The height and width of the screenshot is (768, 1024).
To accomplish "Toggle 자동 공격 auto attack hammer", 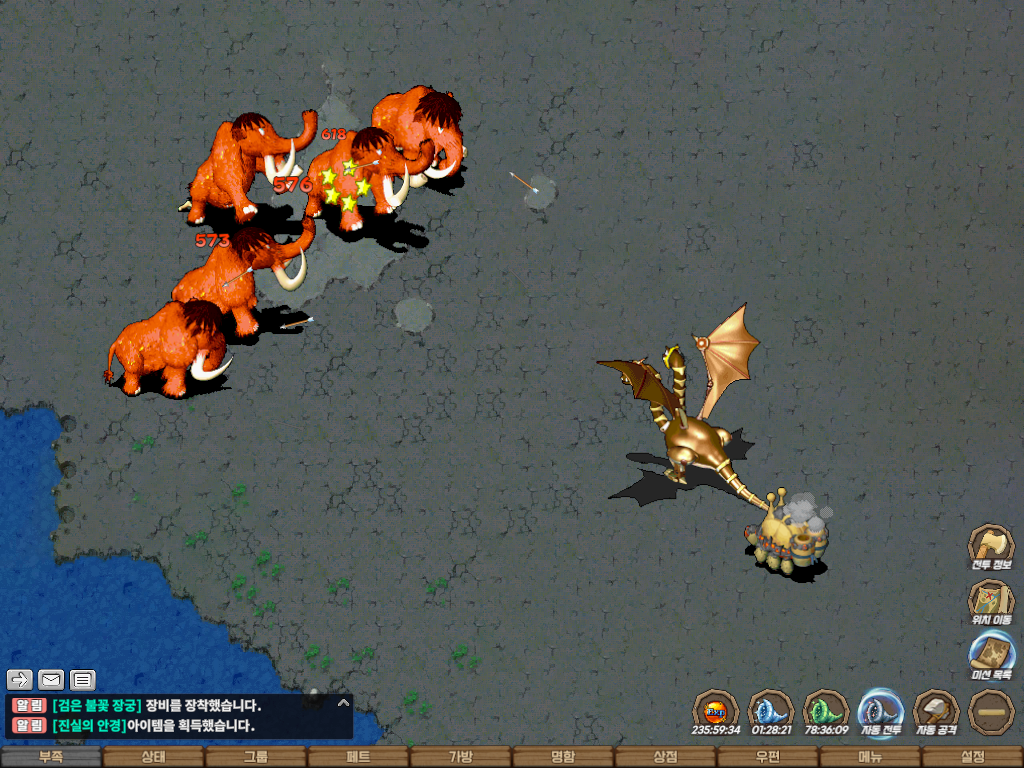I will pos(936,710).
